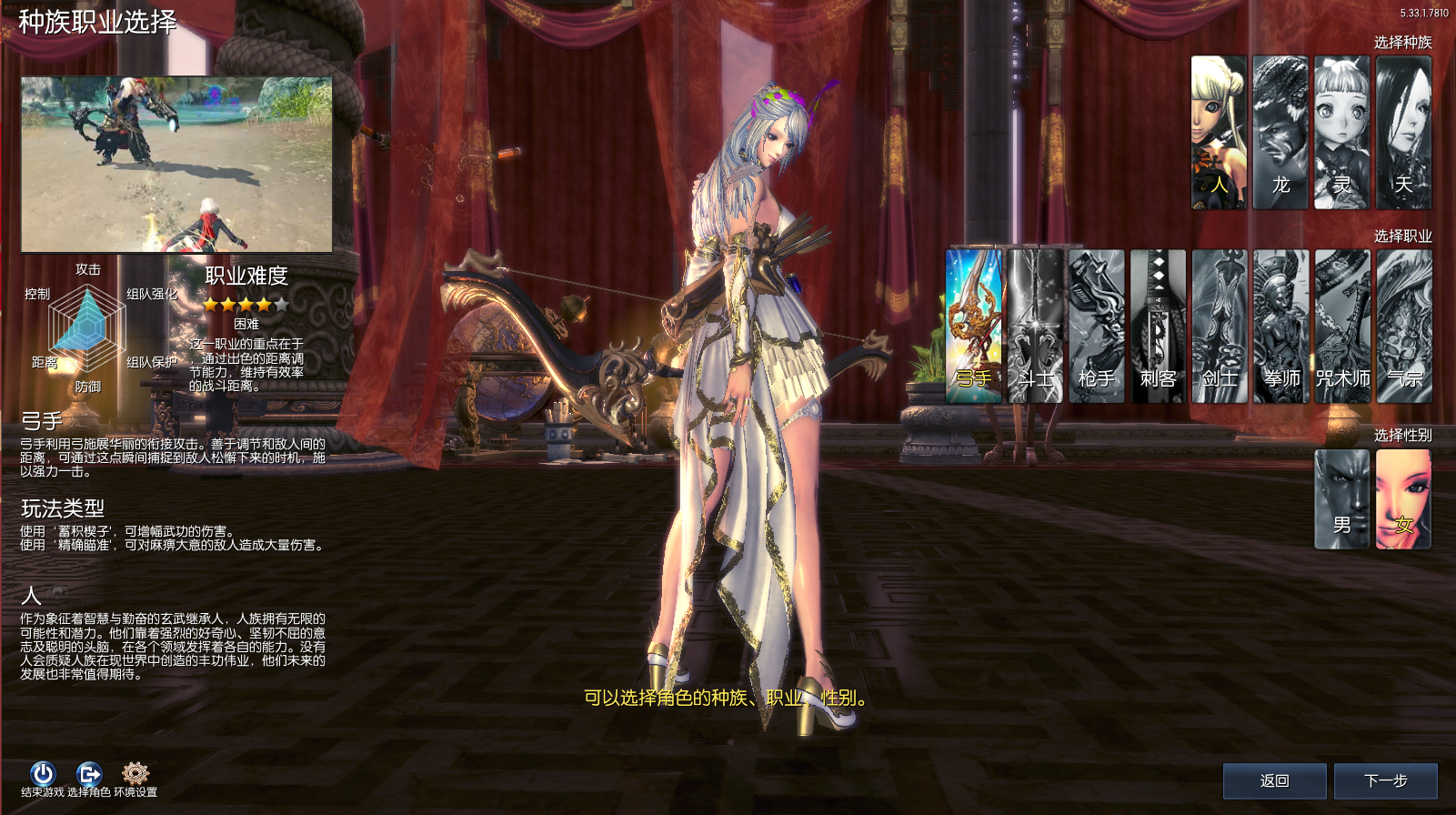
Task: Select the 斗士 warden class
Action: point(1036,326)
